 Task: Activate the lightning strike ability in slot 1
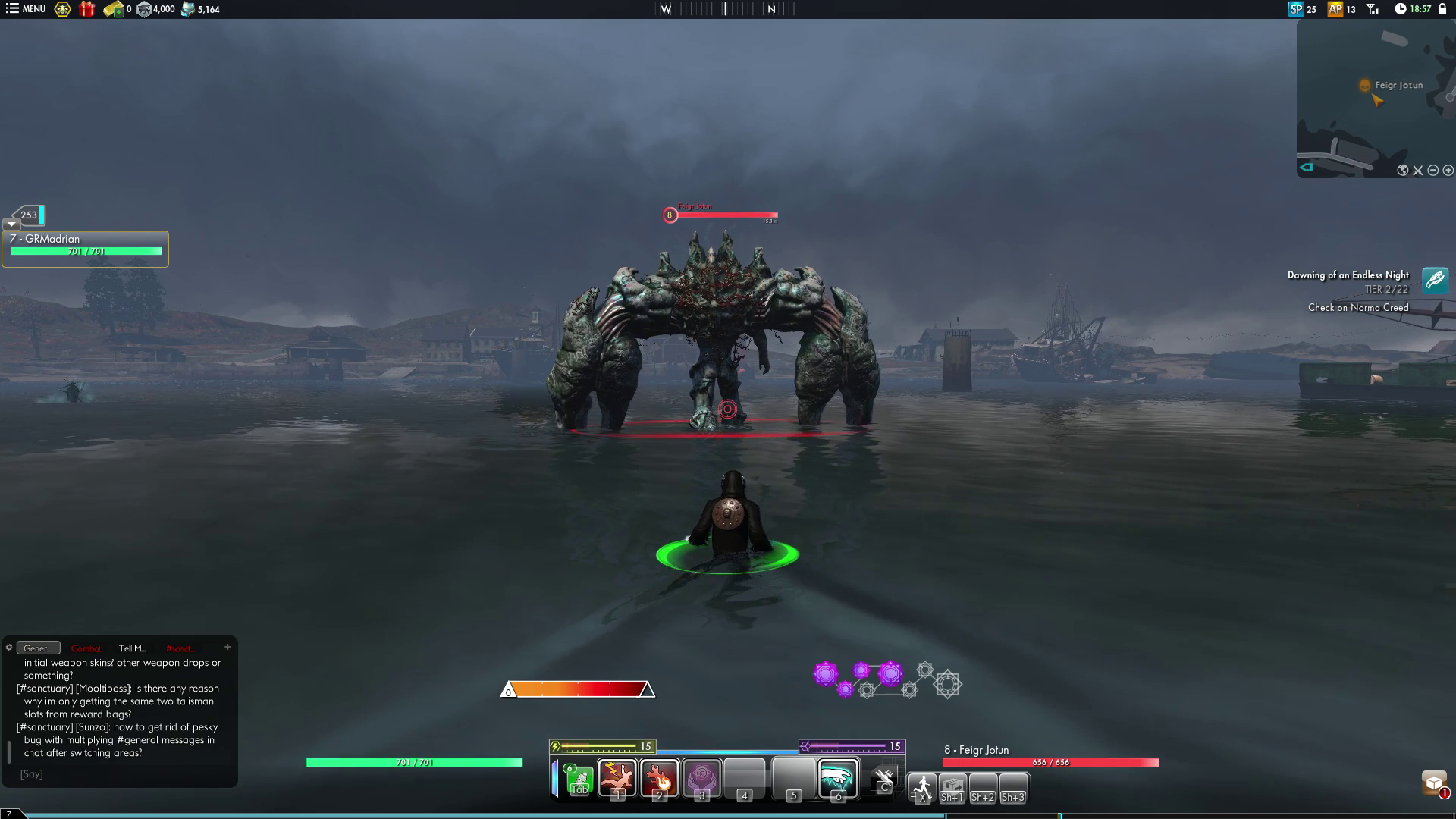tap(617, 778)
